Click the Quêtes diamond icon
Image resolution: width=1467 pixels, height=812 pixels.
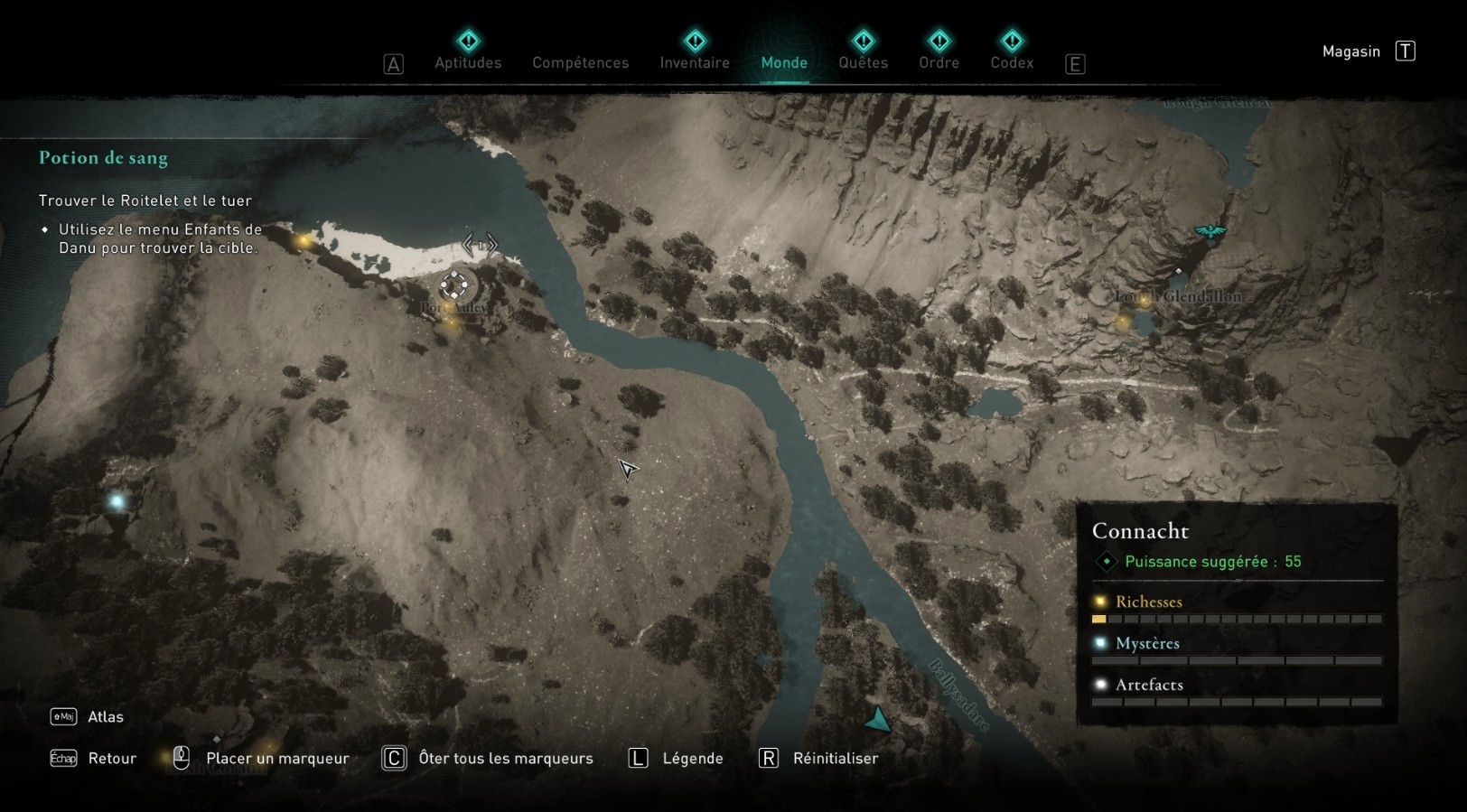pyautogui.click(x=863, y=40)
